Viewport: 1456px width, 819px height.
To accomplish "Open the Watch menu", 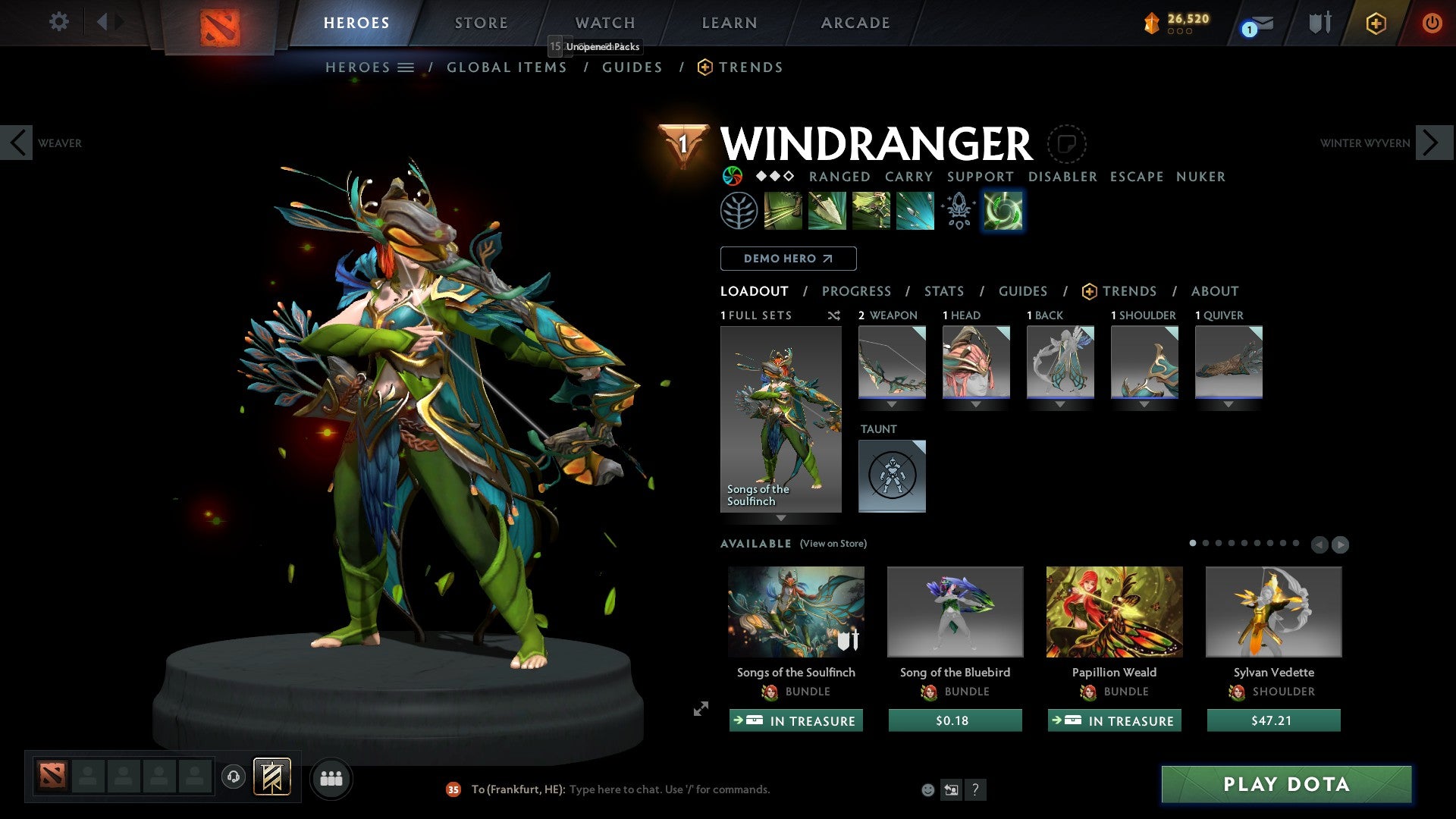I will pos(604,22).
